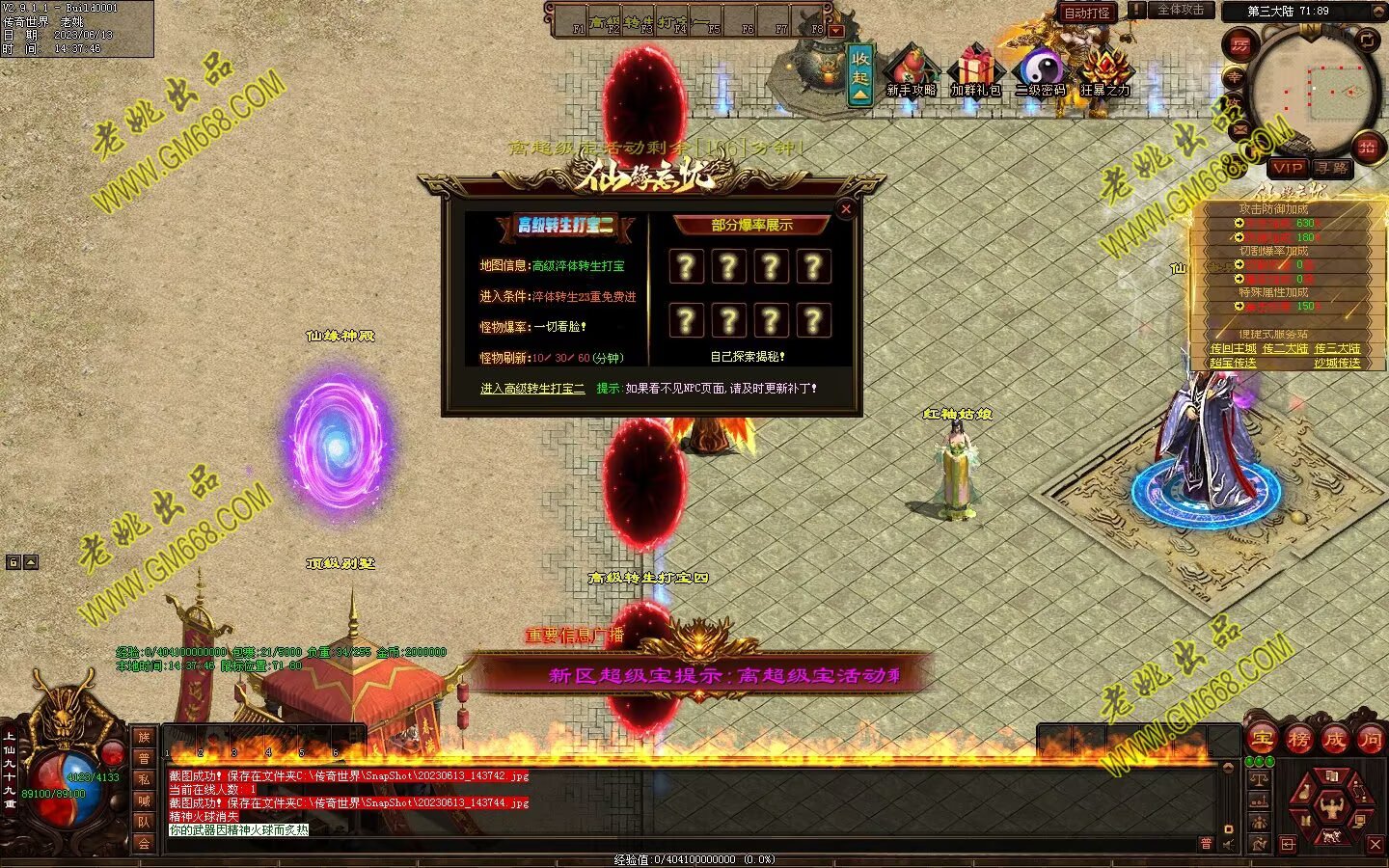Image resolution: width=1389 pixels, height=868 pixels.
Task: Open the 宝 round red button
Action: tap(1262, 740)
